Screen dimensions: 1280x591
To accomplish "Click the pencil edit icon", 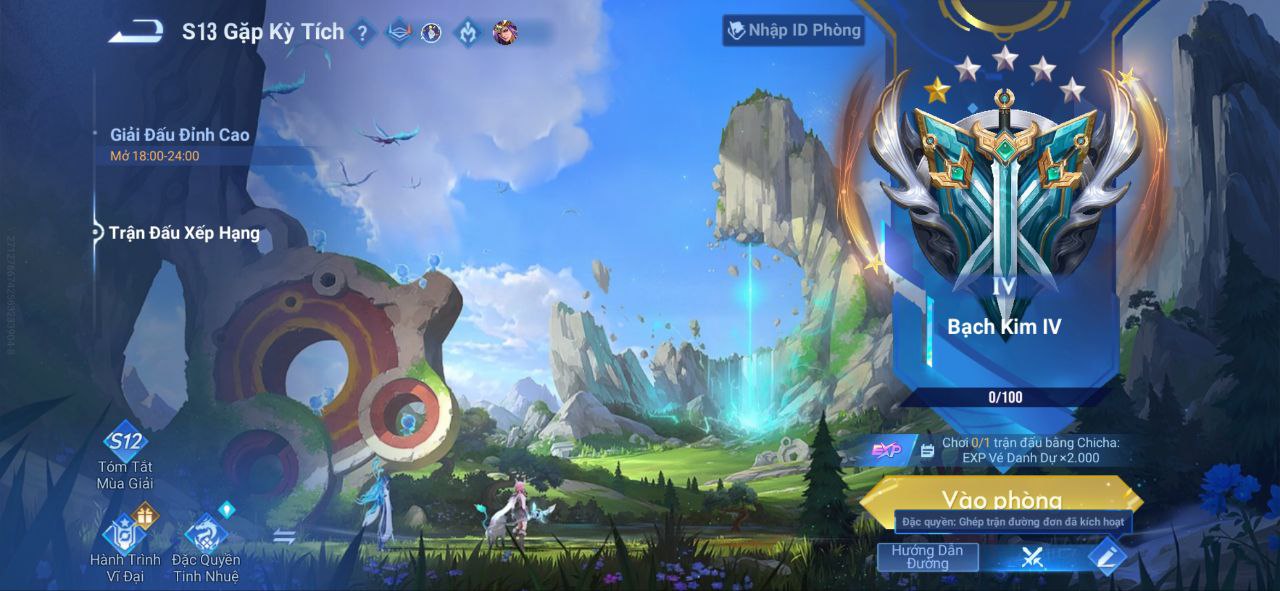I will [1105, 557].
